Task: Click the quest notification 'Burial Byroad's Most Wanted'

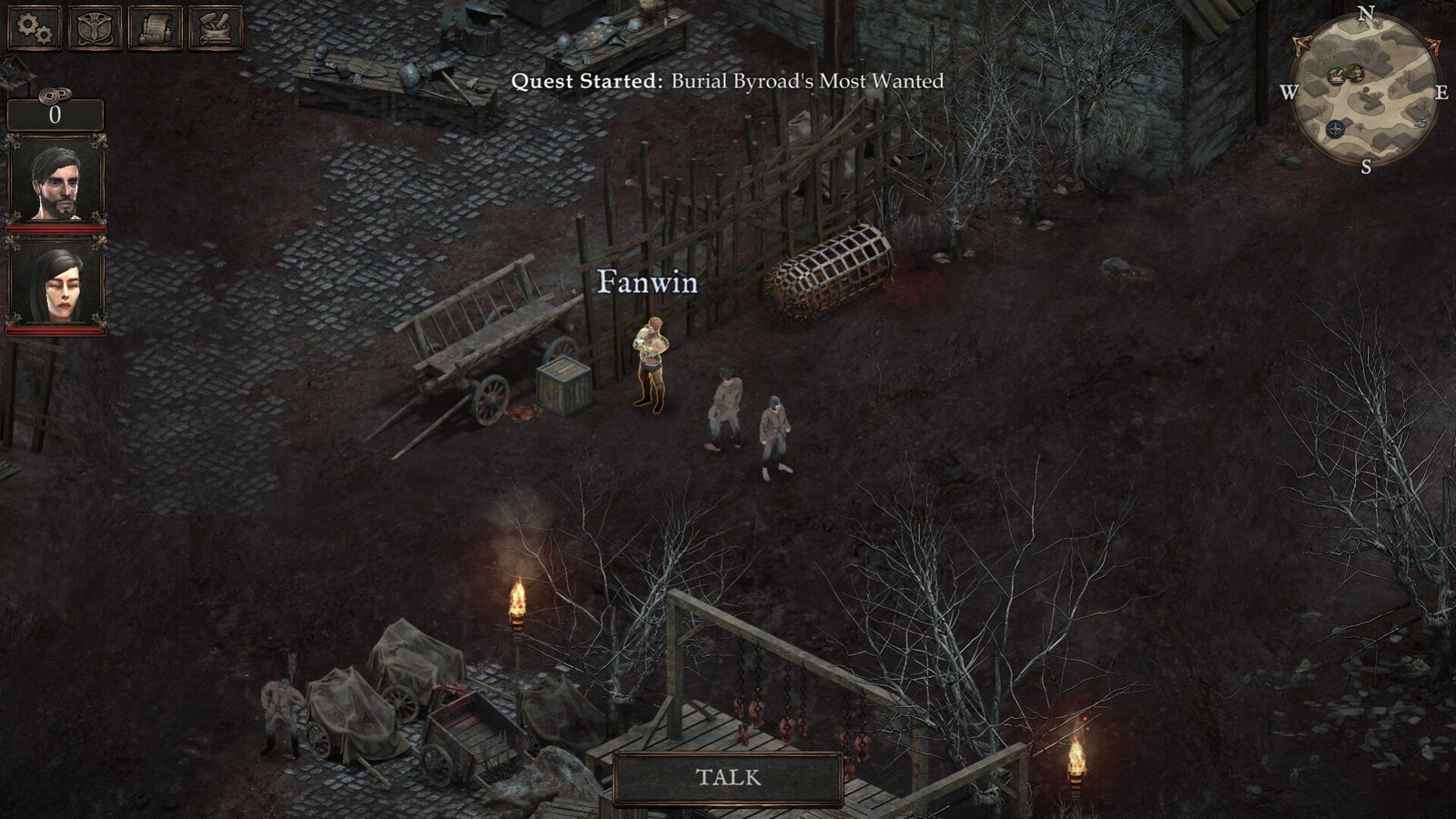Action: pos(728,83)
